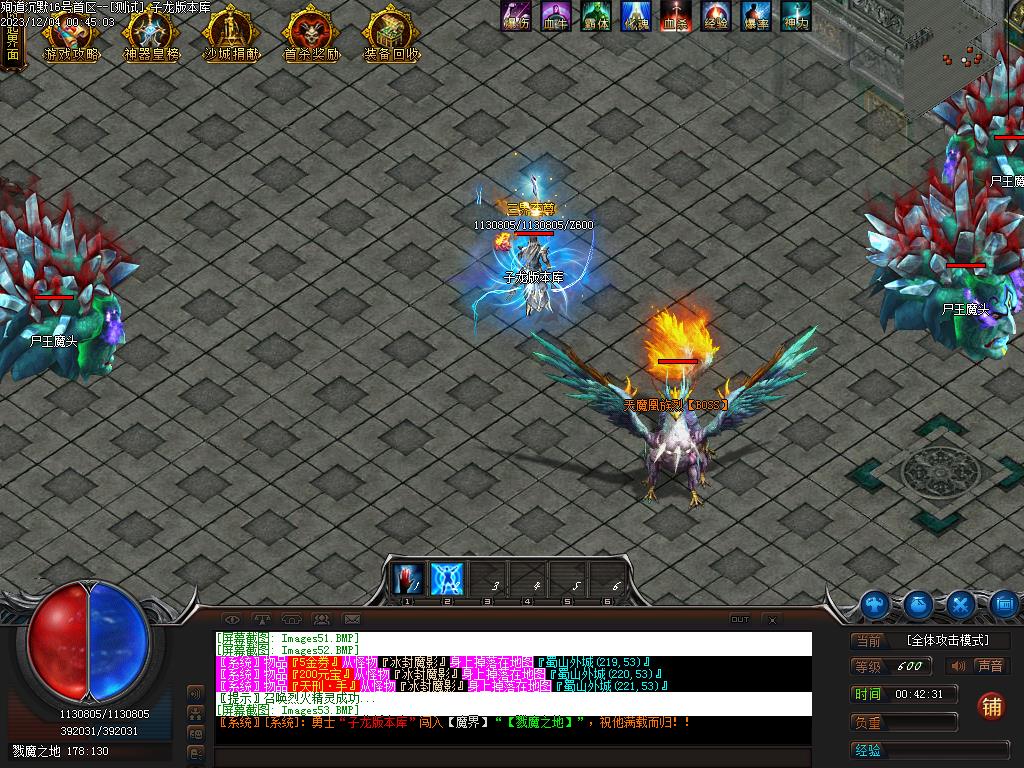Open the 装备回收 equipment recycling chest

click(x=391, y=36)
